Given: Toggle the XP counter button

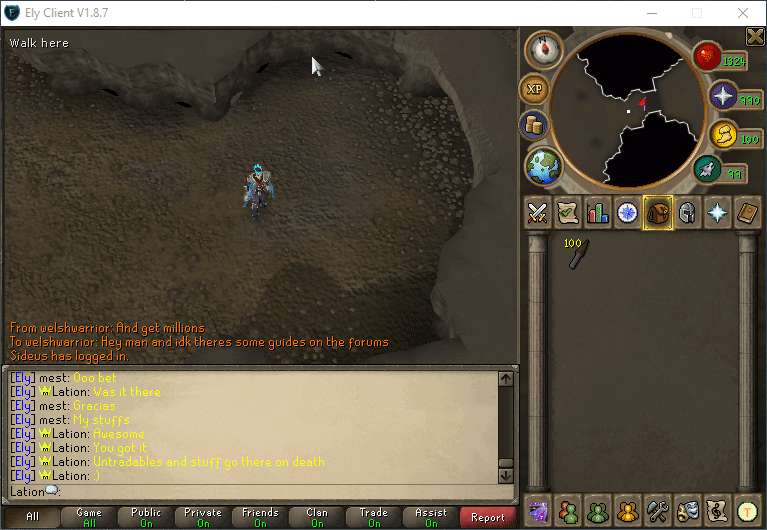Looking at the screenshot, I should click(534, 90).
